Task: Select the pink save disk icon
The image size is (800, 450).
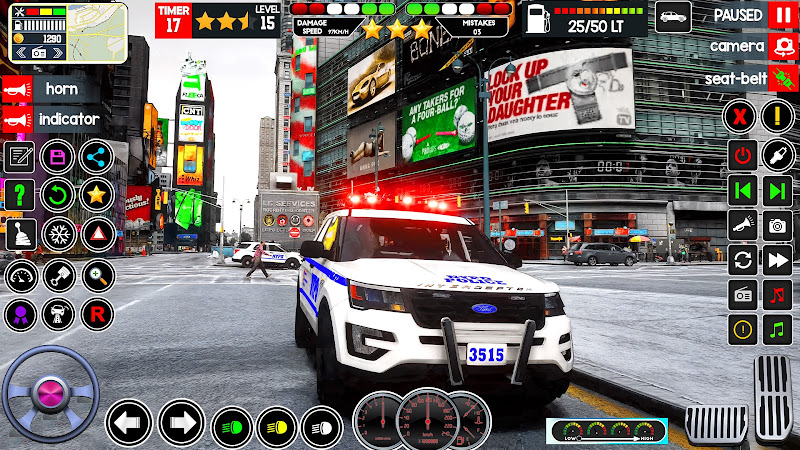Action: coord(59,156)
